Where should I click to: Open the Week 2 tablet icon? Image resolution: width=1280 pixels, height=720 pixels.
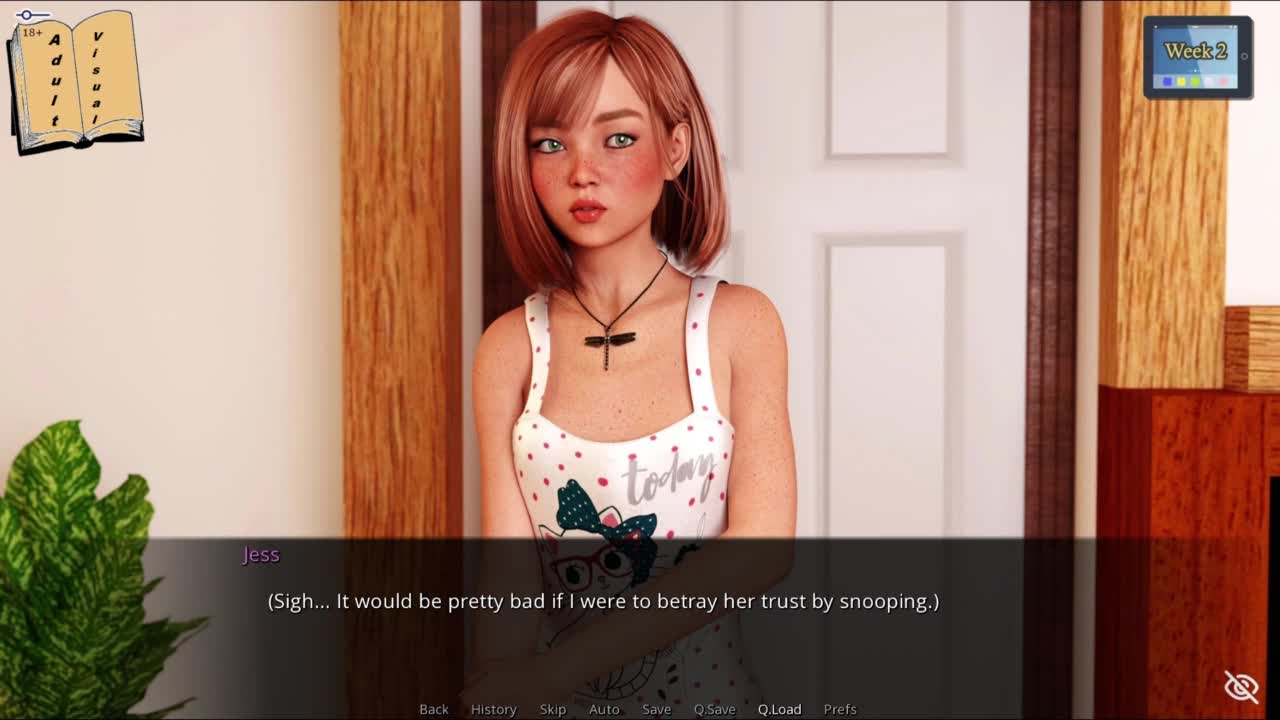click(1197, 58)
